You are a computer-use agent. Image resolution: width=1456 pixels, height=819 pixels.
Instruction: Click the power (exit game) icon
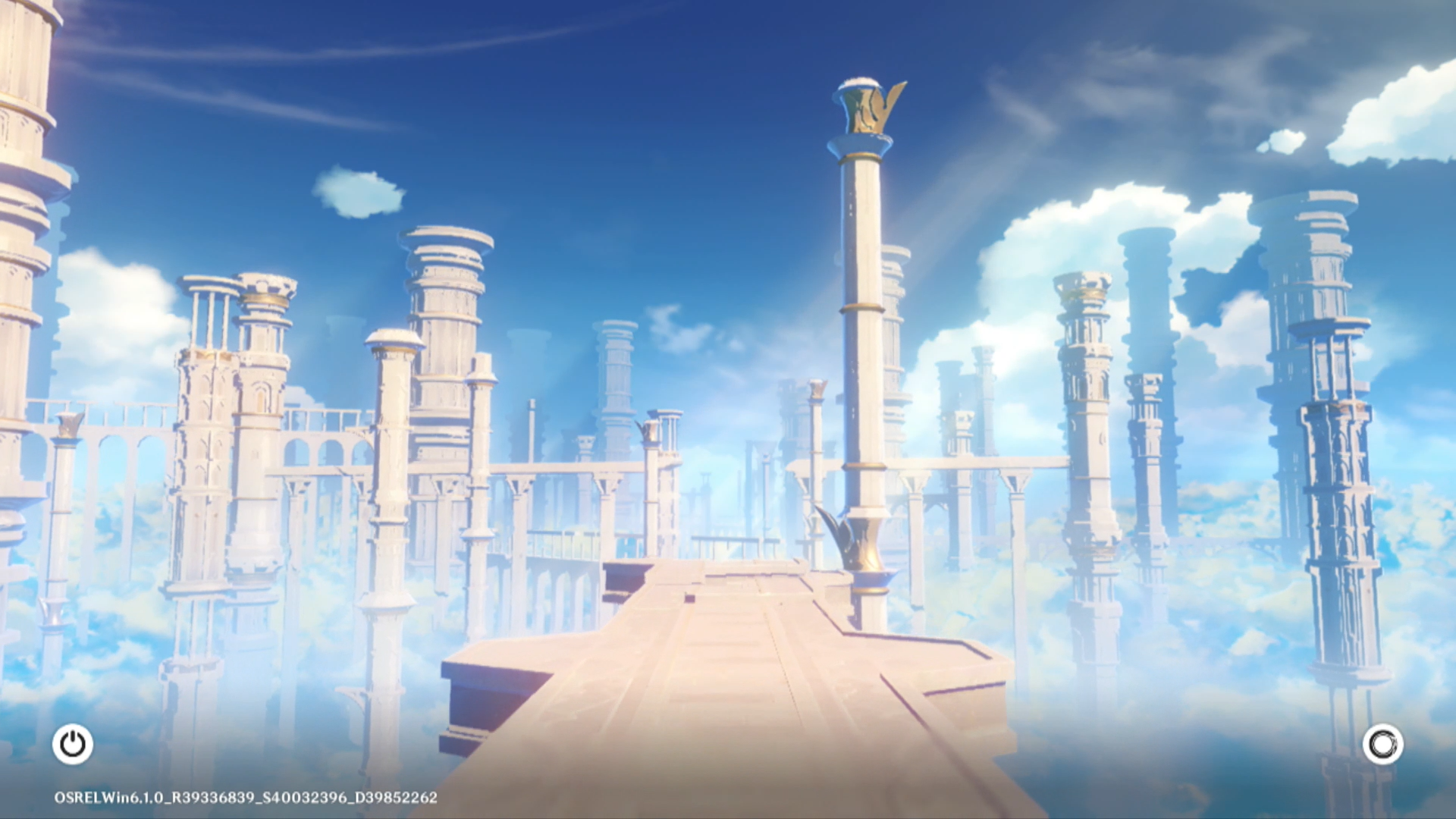[73, 744]
